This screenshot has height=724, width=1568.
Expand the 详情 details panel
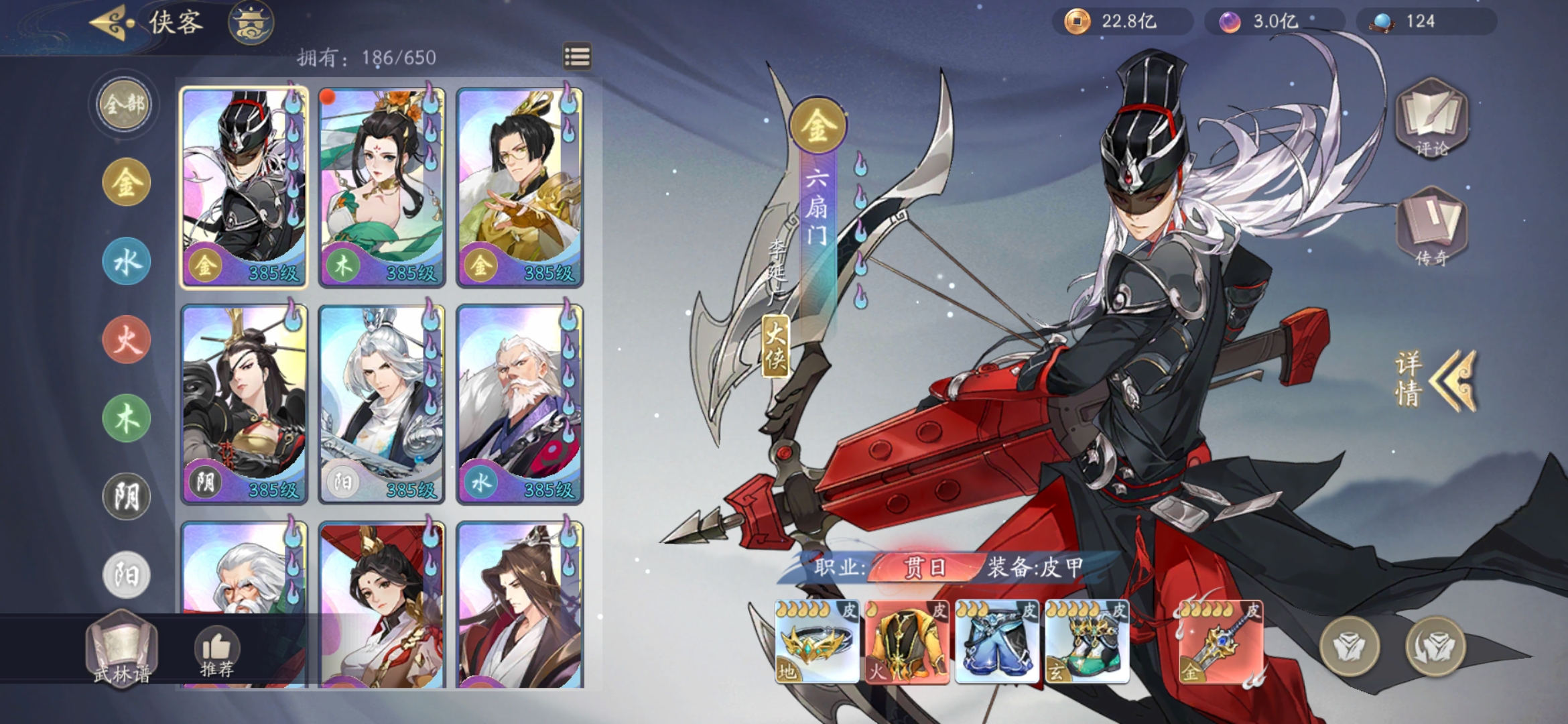[1434, 379]
